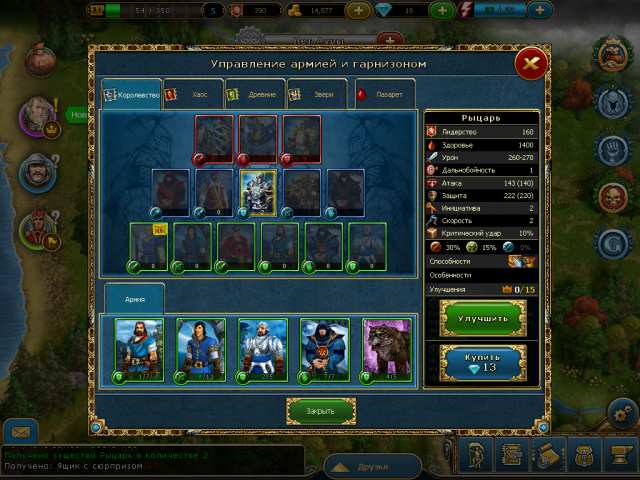Upgrade the knight with Улучшить
Viewport: 640px width, 480px height.
point(484,318)
